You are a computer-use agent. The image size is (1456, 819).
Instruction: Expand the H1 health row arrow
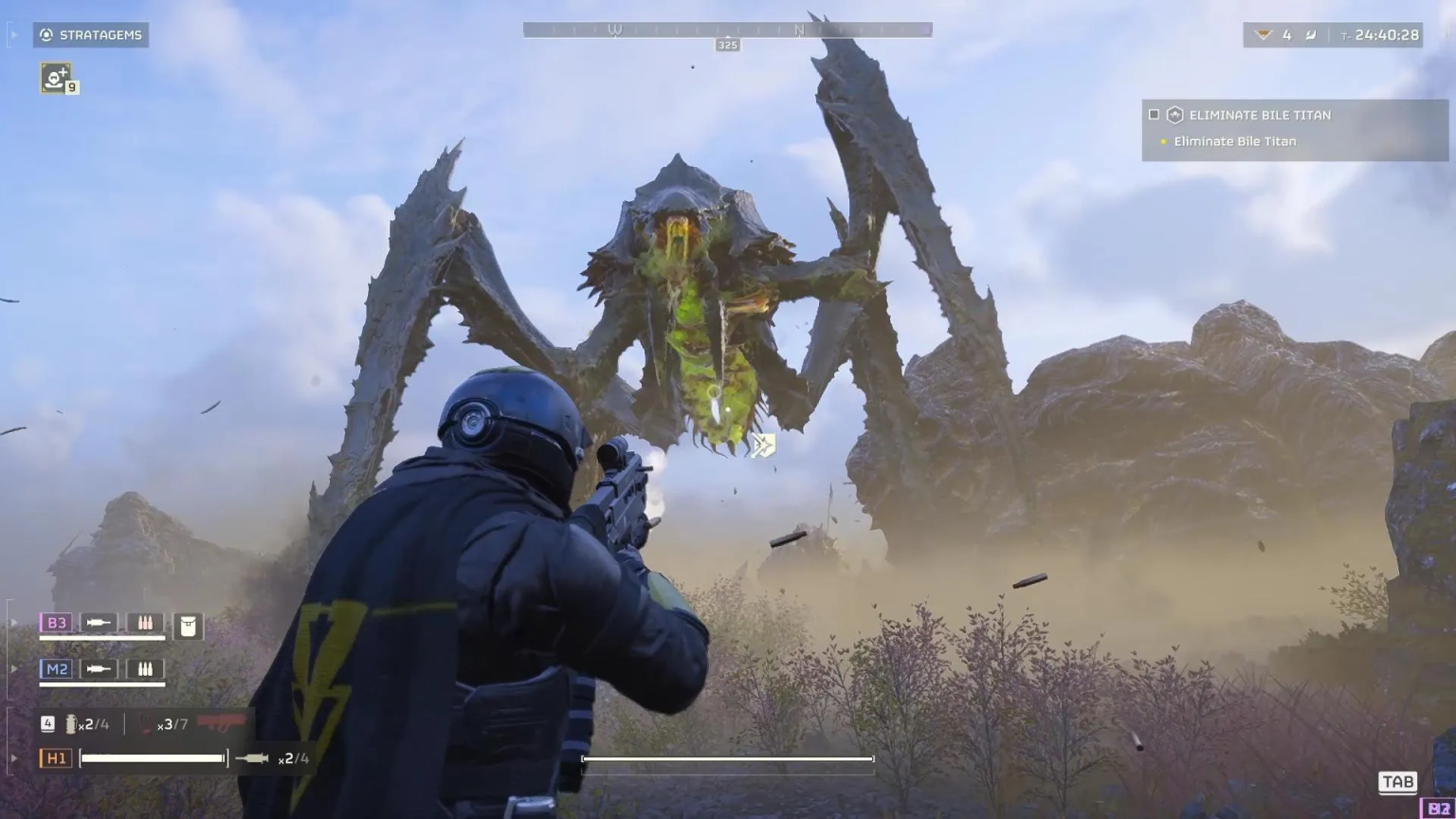(x=13, y=756)
